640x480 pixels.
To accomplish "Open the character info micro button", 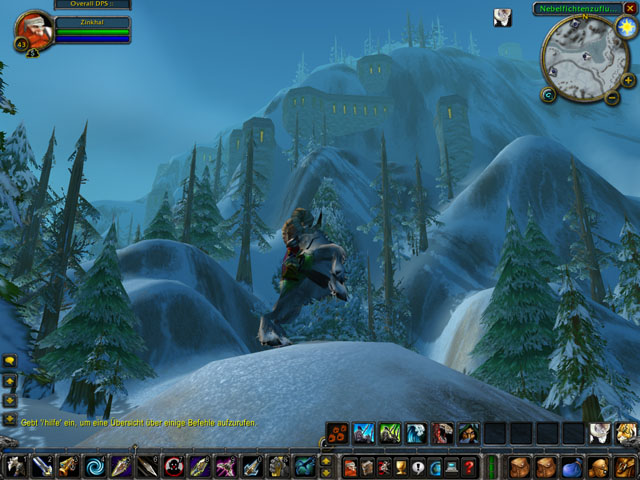I will (350, 466).
